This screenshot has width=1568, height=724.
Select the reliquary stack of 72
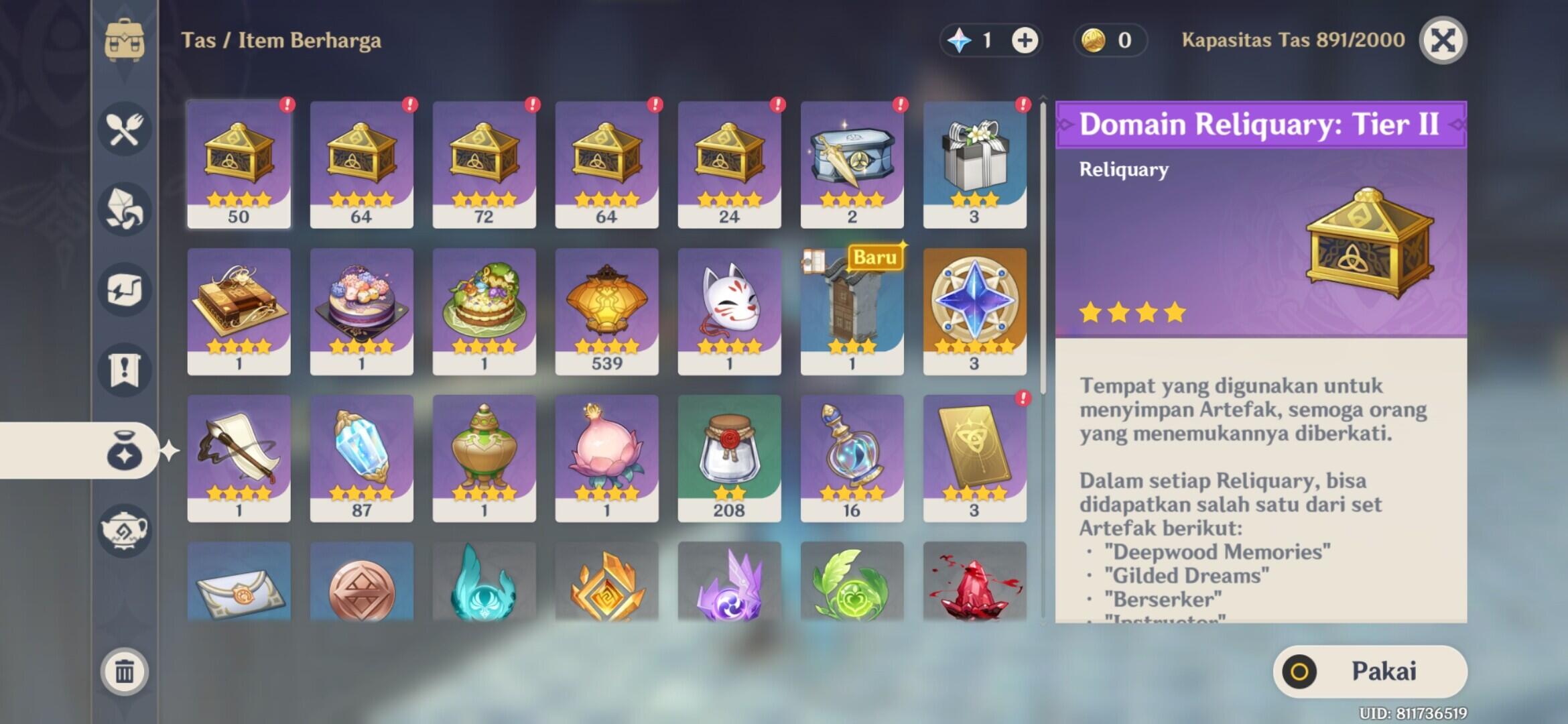pos(484,164)
